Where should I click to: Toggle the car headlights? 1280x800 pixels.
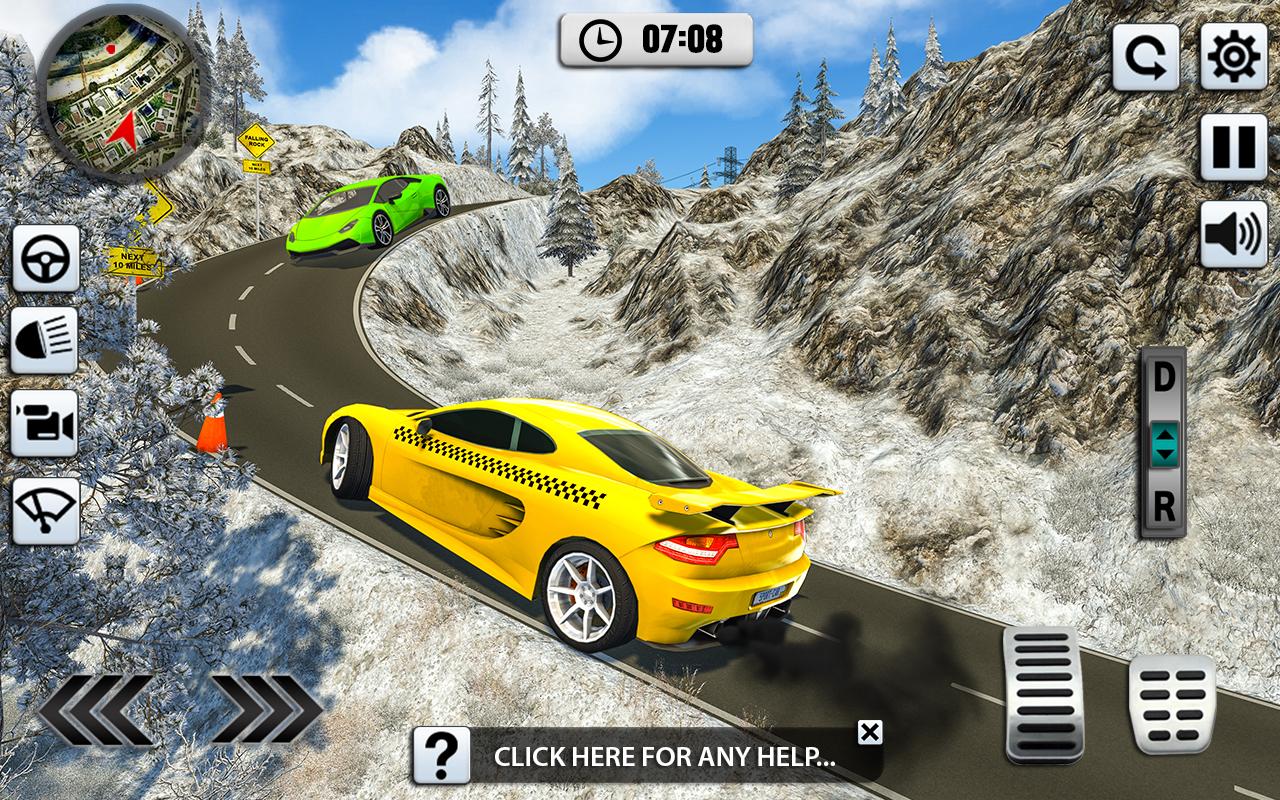point(46,341)
